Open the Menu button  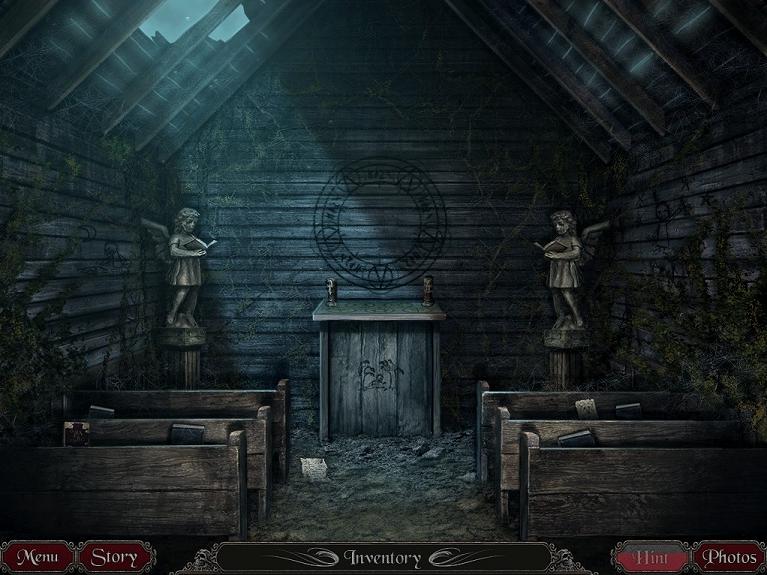[x=37, y=556]
